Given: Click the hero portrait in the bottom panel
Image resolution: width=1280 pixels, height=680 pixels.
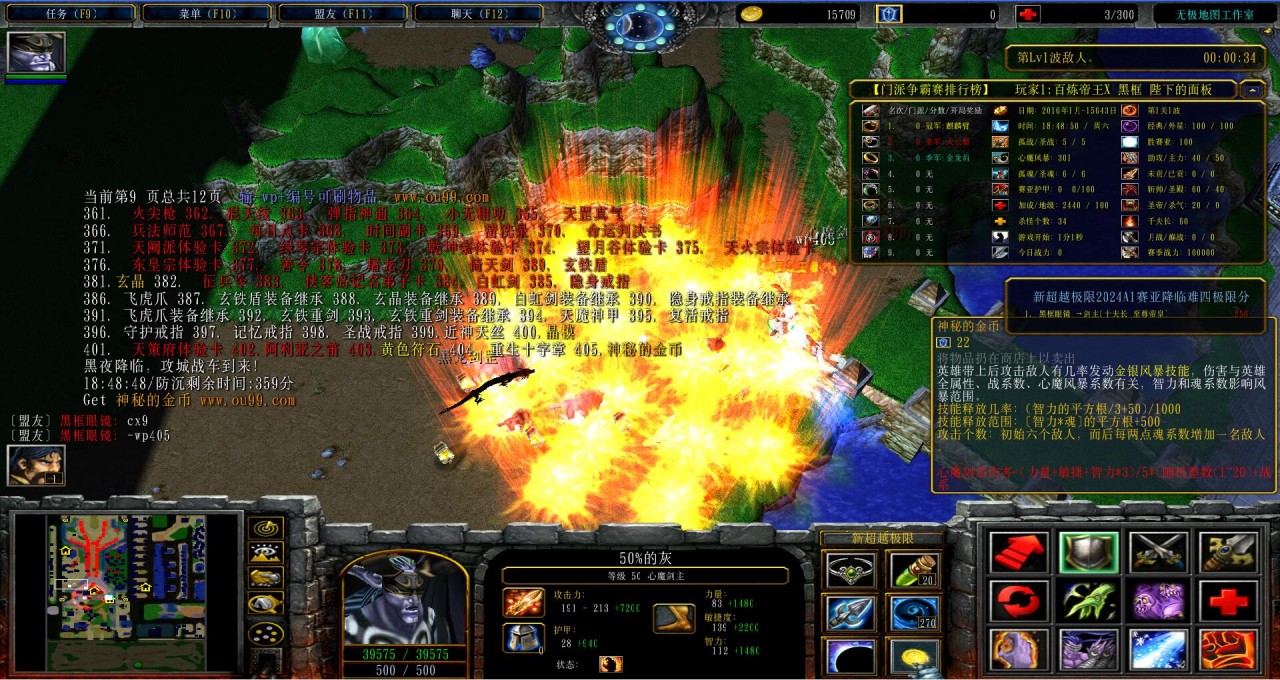Looking at the screenshot, I should (404, 598).
